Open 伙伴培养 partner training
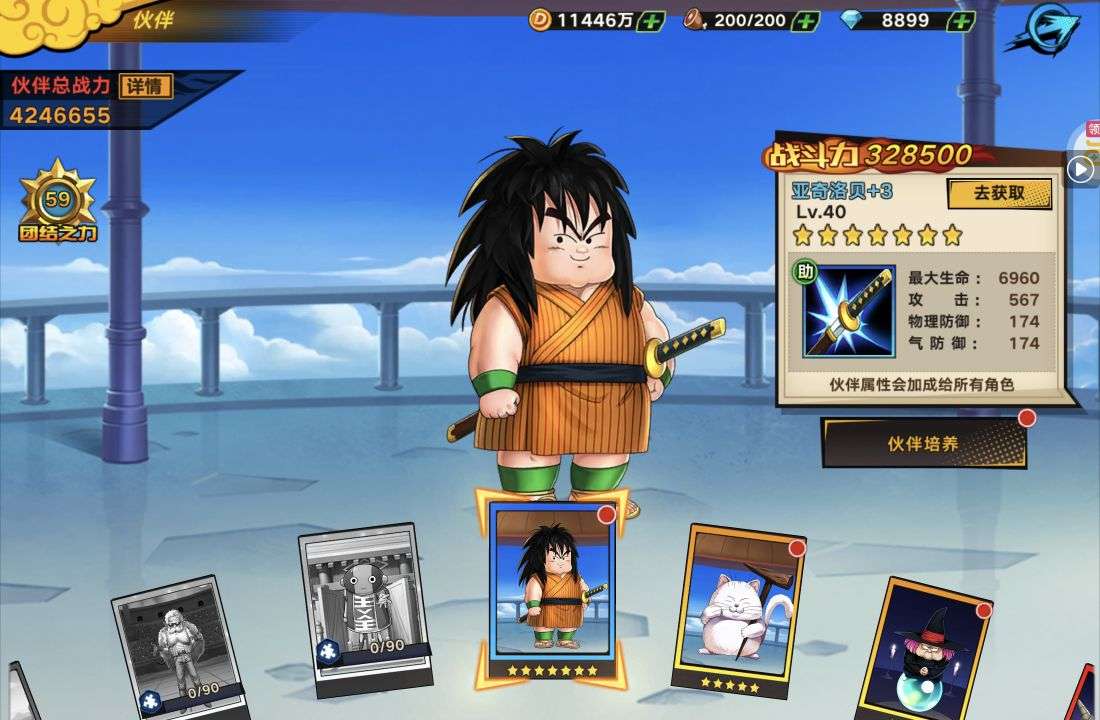 point(924,443)
